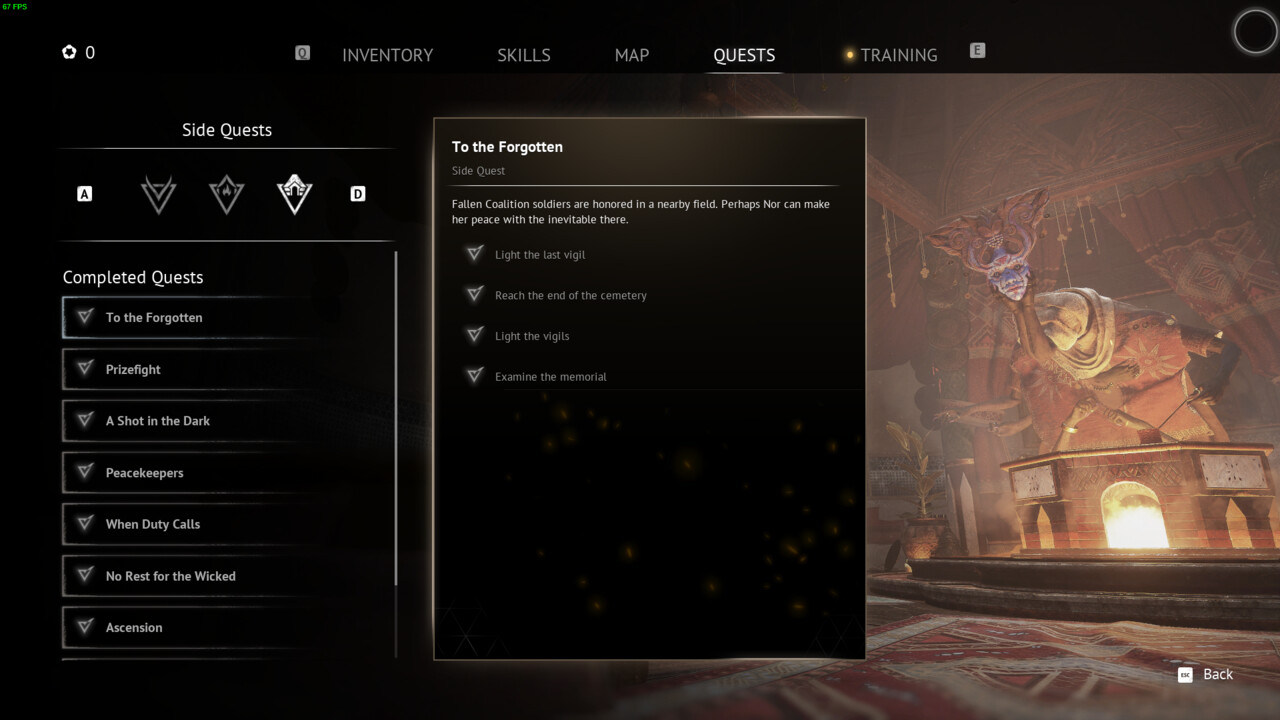Choose the horned triangle quest category
Screen dimensions: 1280x720
(159, 194)
